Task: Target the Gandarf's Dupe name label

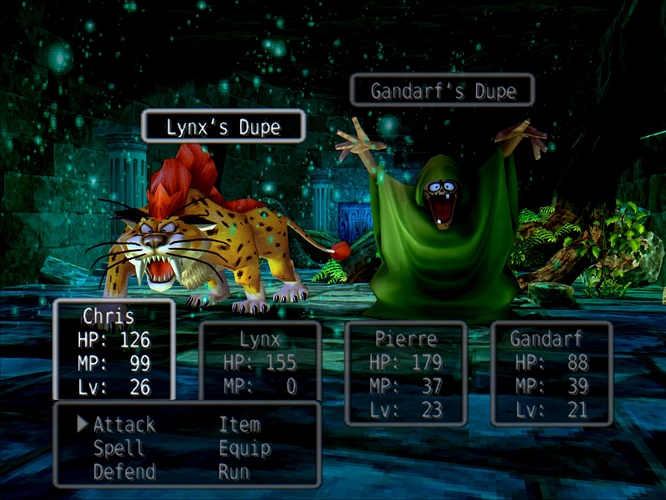Action: tap(442, 91)
